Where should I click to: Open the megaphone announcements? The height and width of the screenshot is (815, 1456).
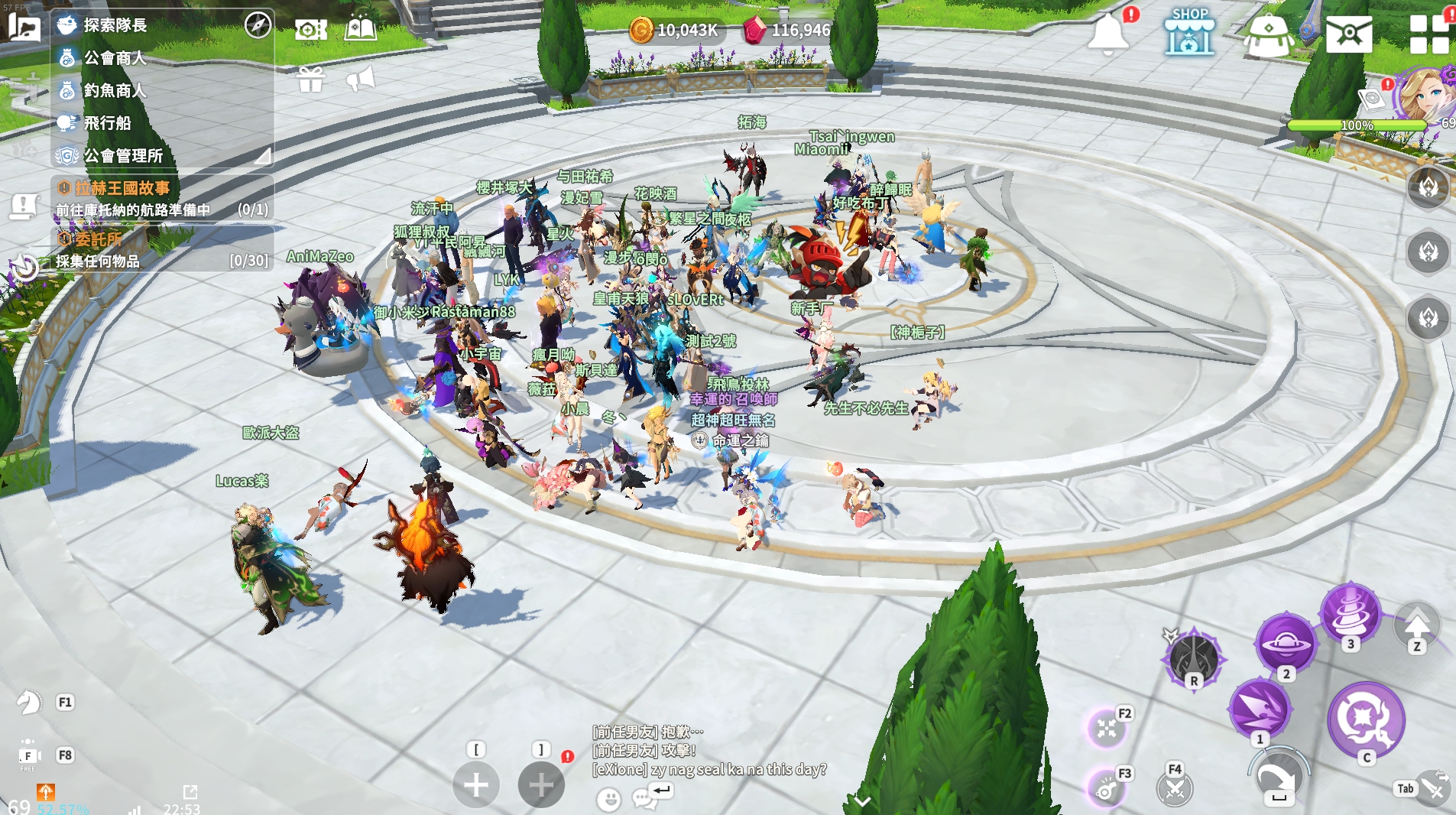point(361,78)
